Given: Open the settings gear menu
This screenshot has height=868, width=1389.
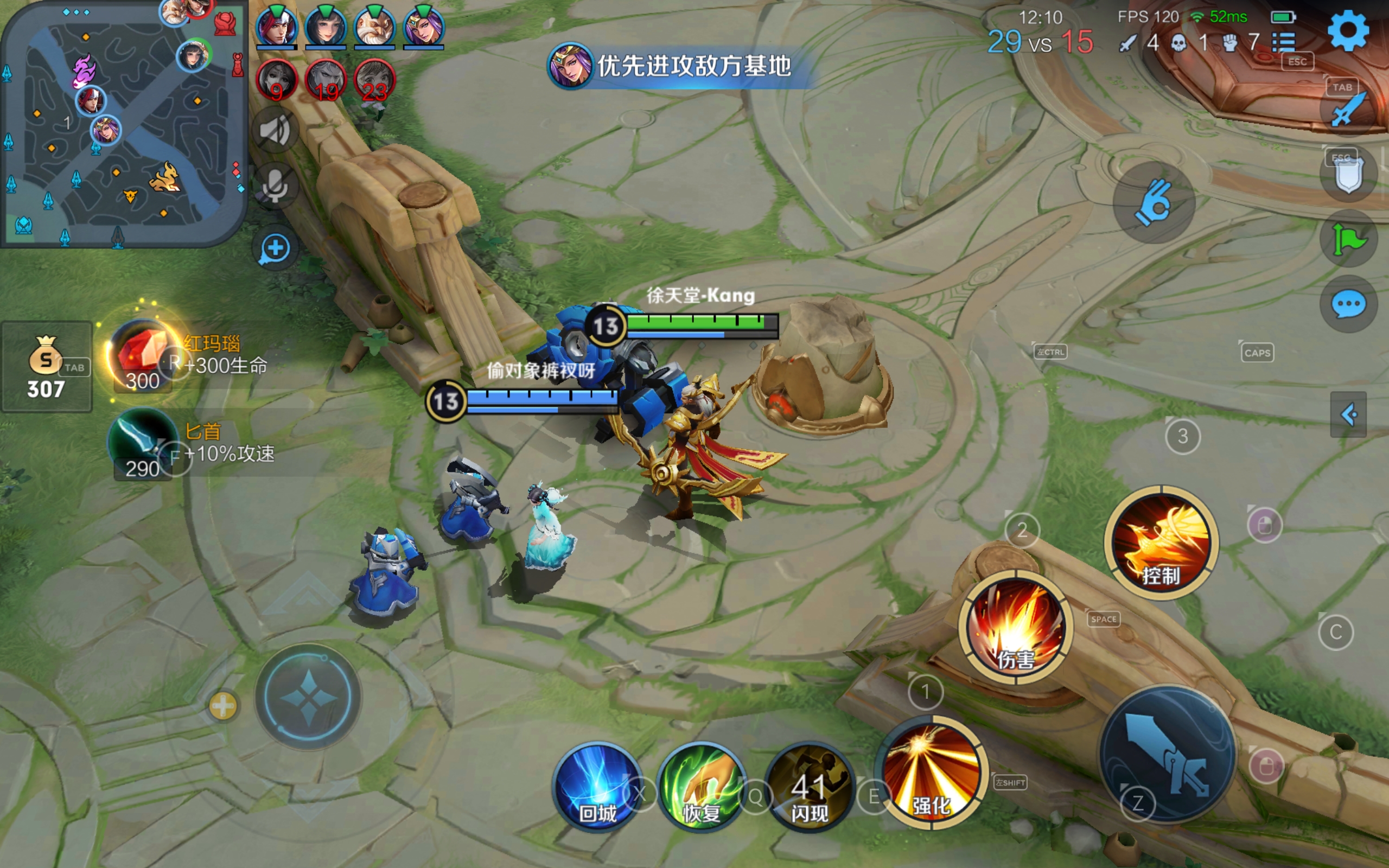Looking at the screenshot, I should tap(1348, 31).
